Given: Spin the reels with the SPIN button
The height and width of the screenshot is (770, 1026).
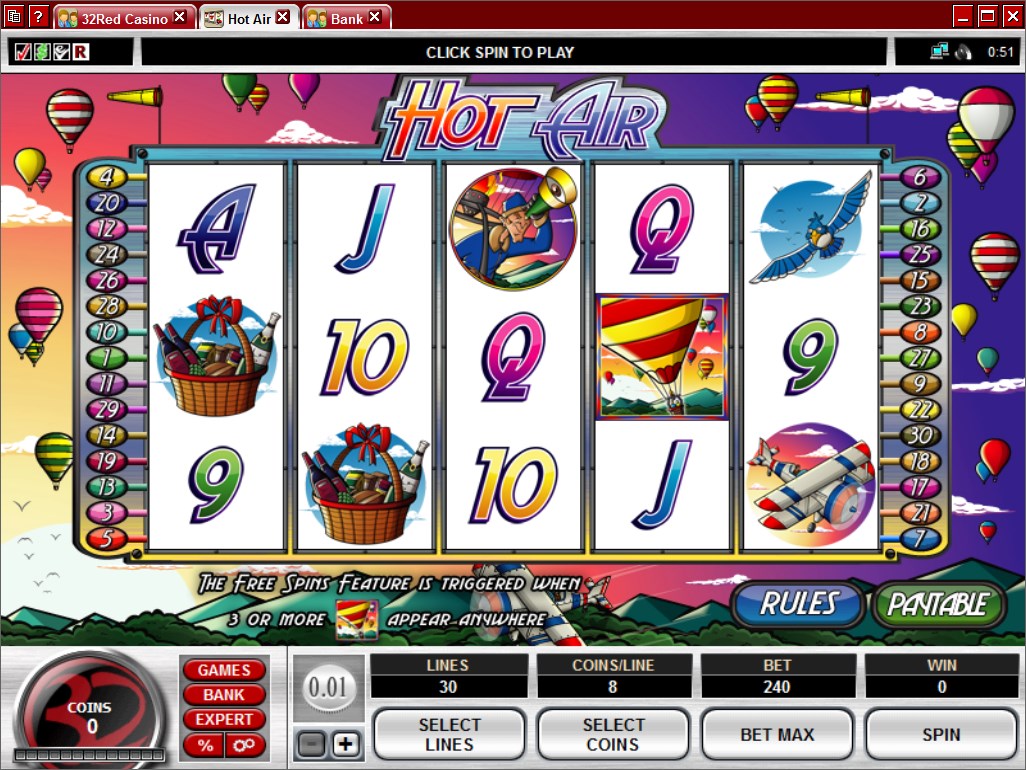Looking at the screenshot, I should coord(941,735).
